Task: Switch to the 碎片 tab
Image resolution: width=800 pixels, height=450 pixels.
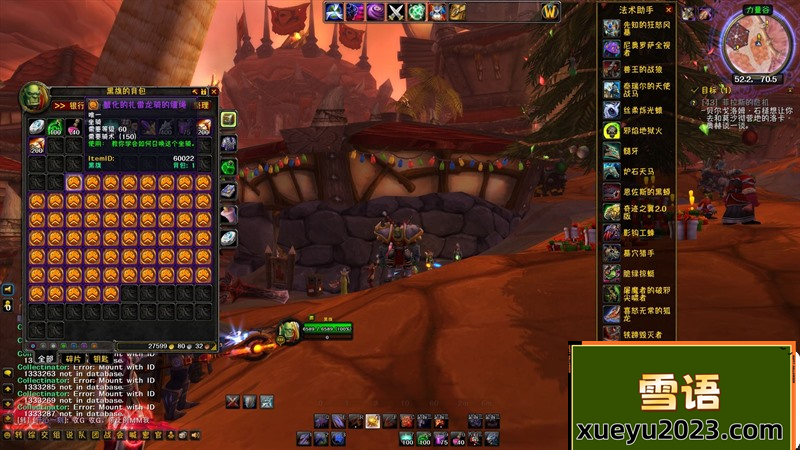Action: pyautogui.click(x=72, y=358)
